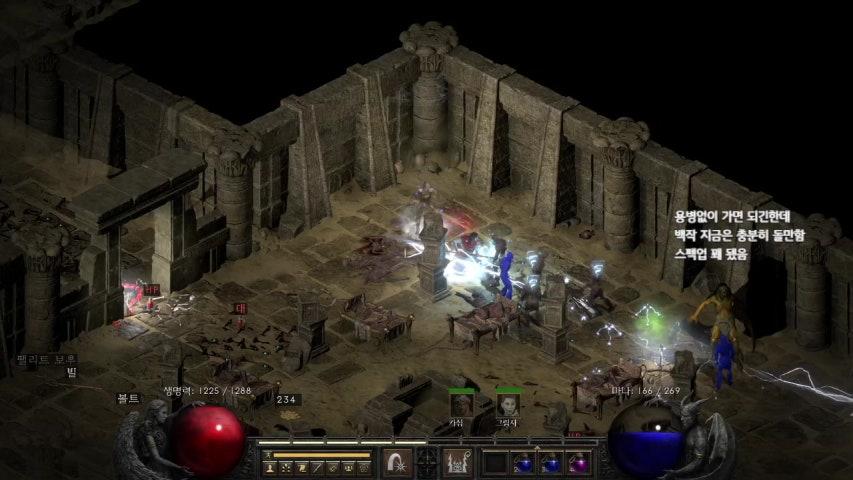The width and height of the screenshot is (853, 480).
Task: Select the mercenary portrait beside the shadow
Action: click(x=461, y=404)
